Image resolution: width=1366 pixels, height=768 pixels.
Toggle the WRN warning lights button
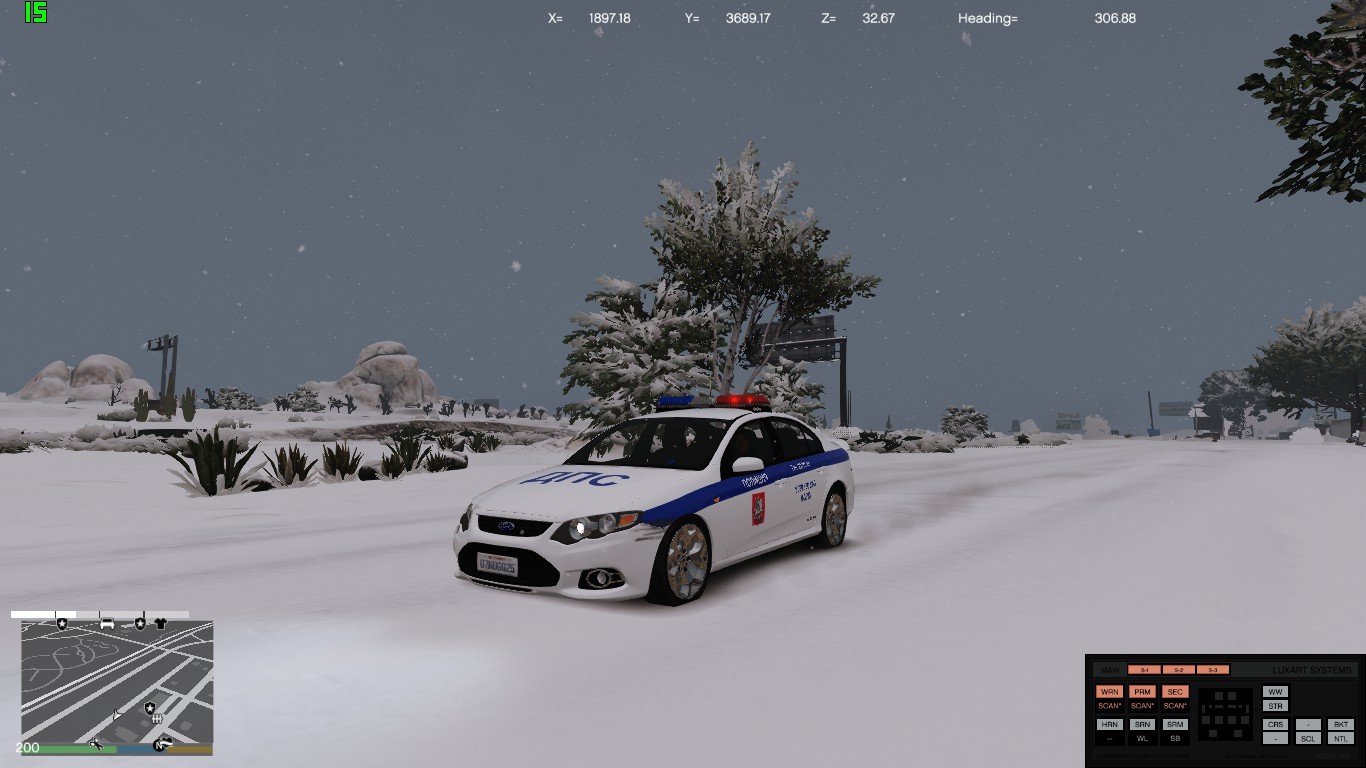point(1108,692)
